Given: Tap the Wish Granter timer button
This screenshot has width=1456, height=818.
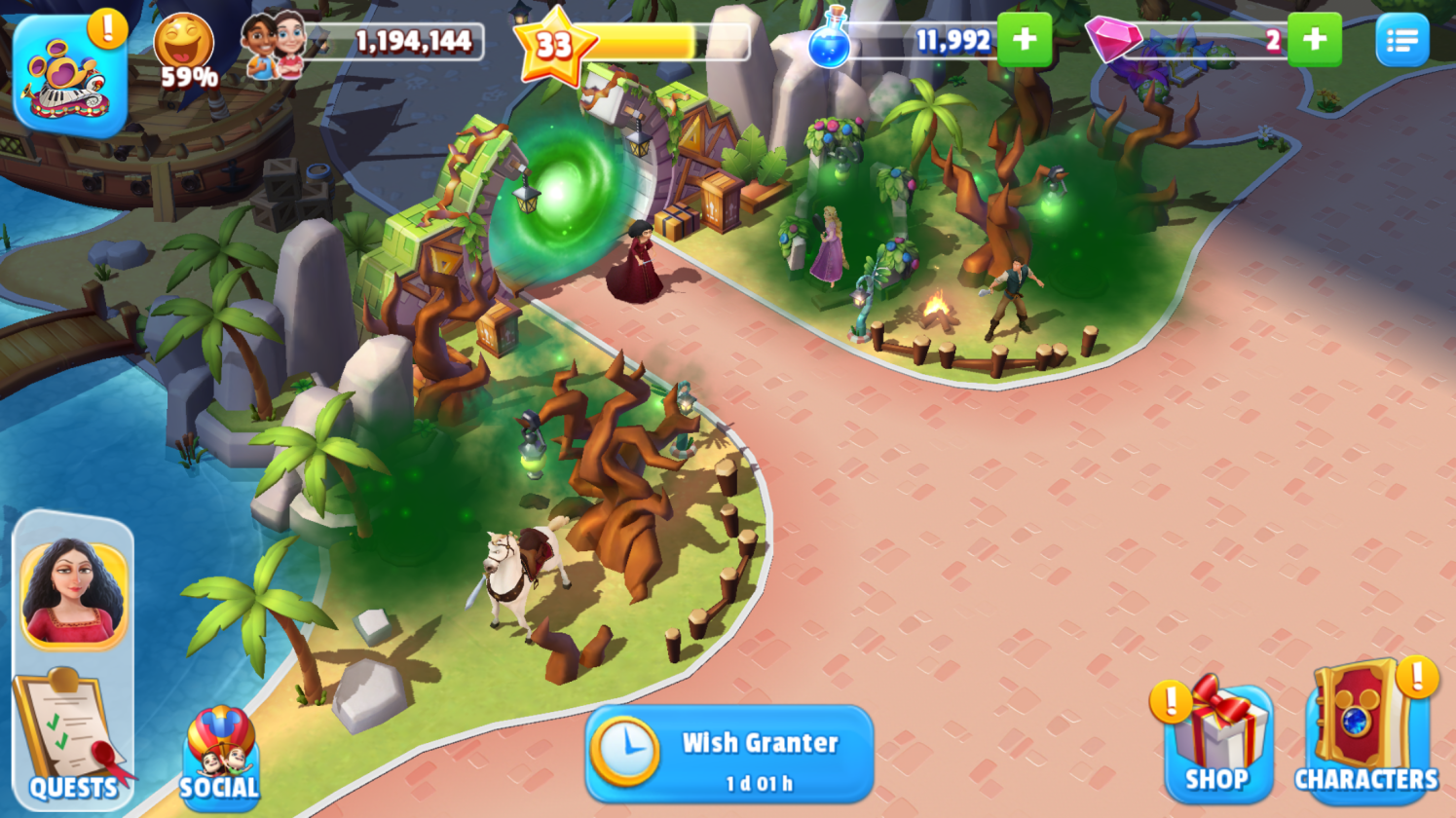Looking at the screenshot, I should pos(728,755).
